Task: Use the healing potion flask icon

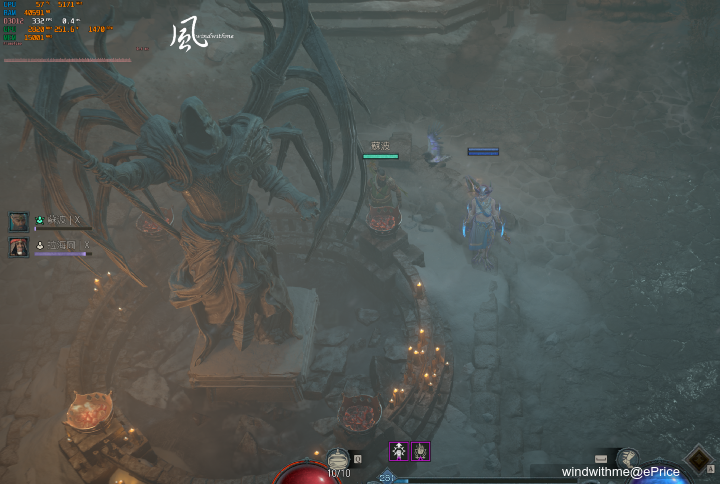Action: click(x=338, y=458)
